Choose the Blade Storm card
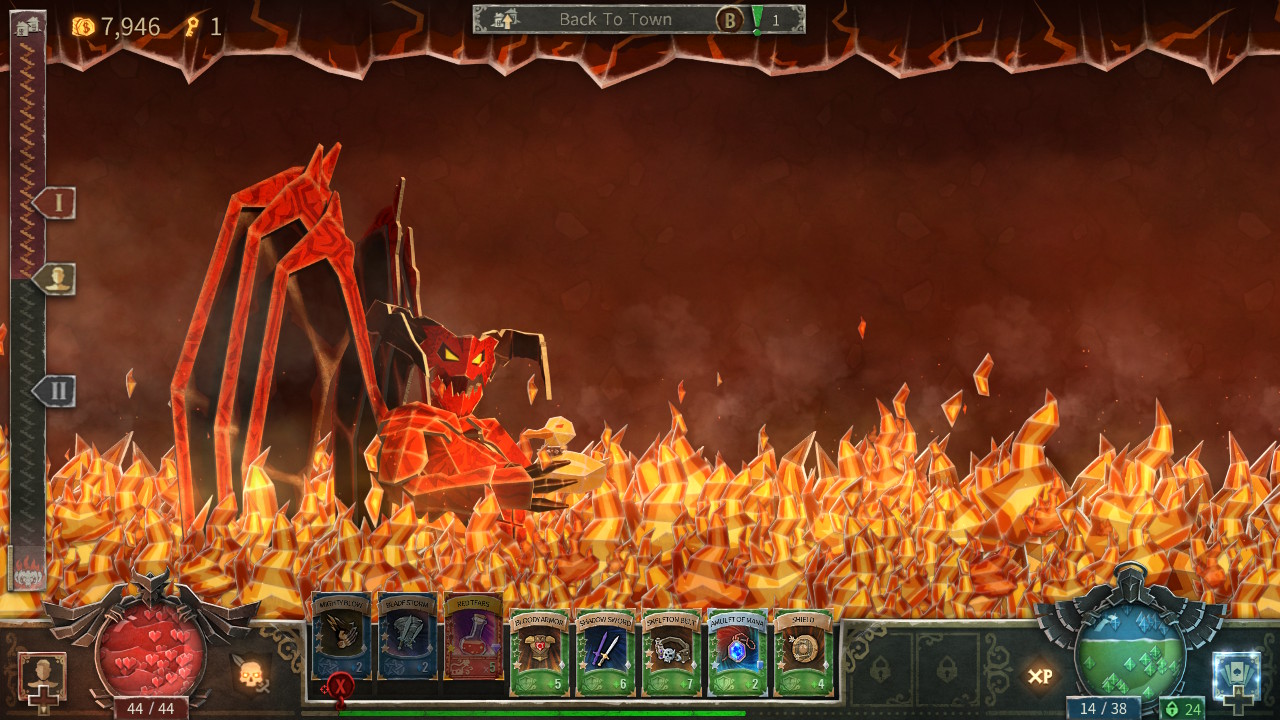The width and height of the screenshot is (1280, 720). tap(408, 636)
